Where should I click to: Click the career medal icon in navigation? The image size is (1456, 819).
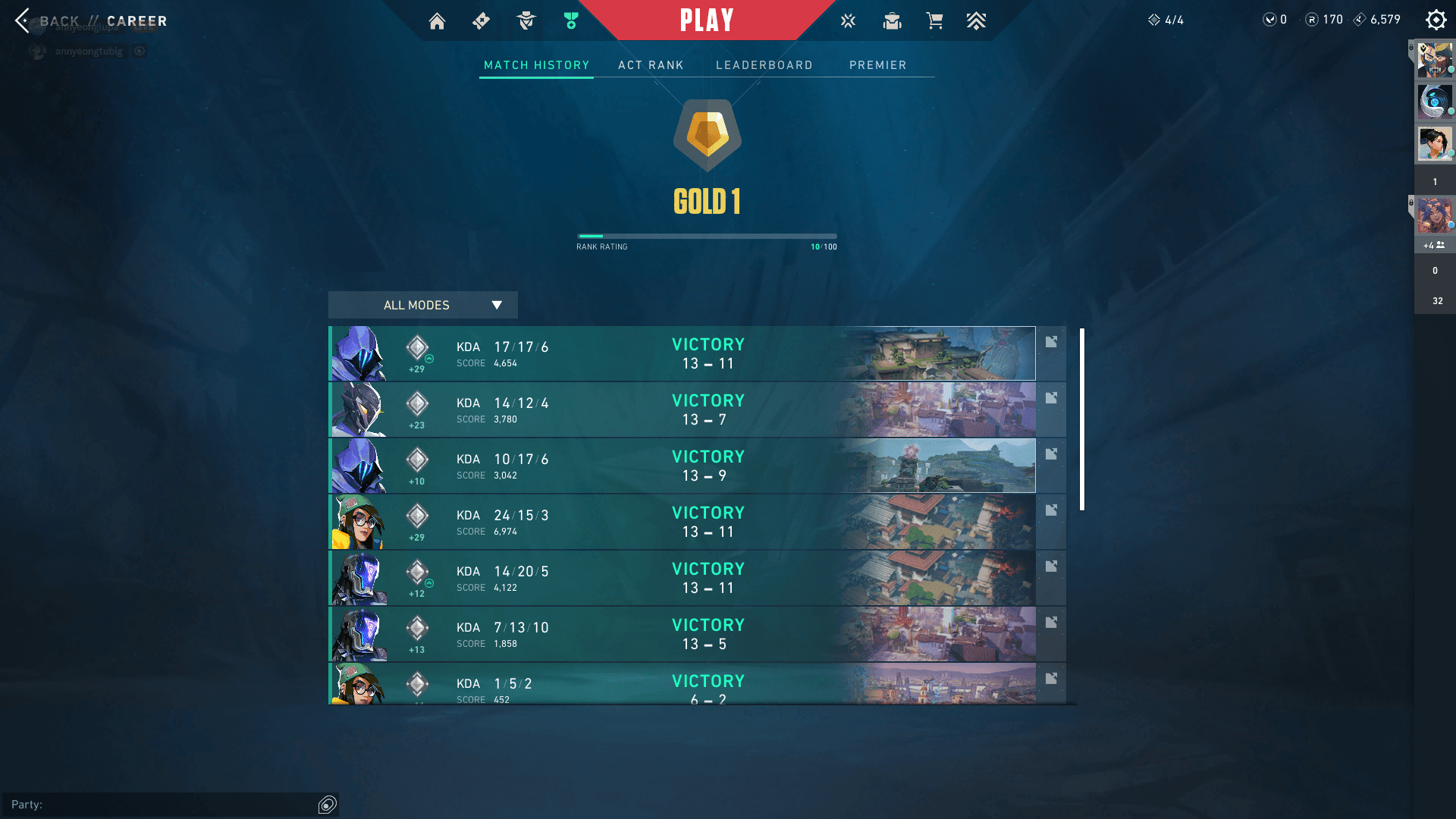pyautogui.click(x=571, y=21)
